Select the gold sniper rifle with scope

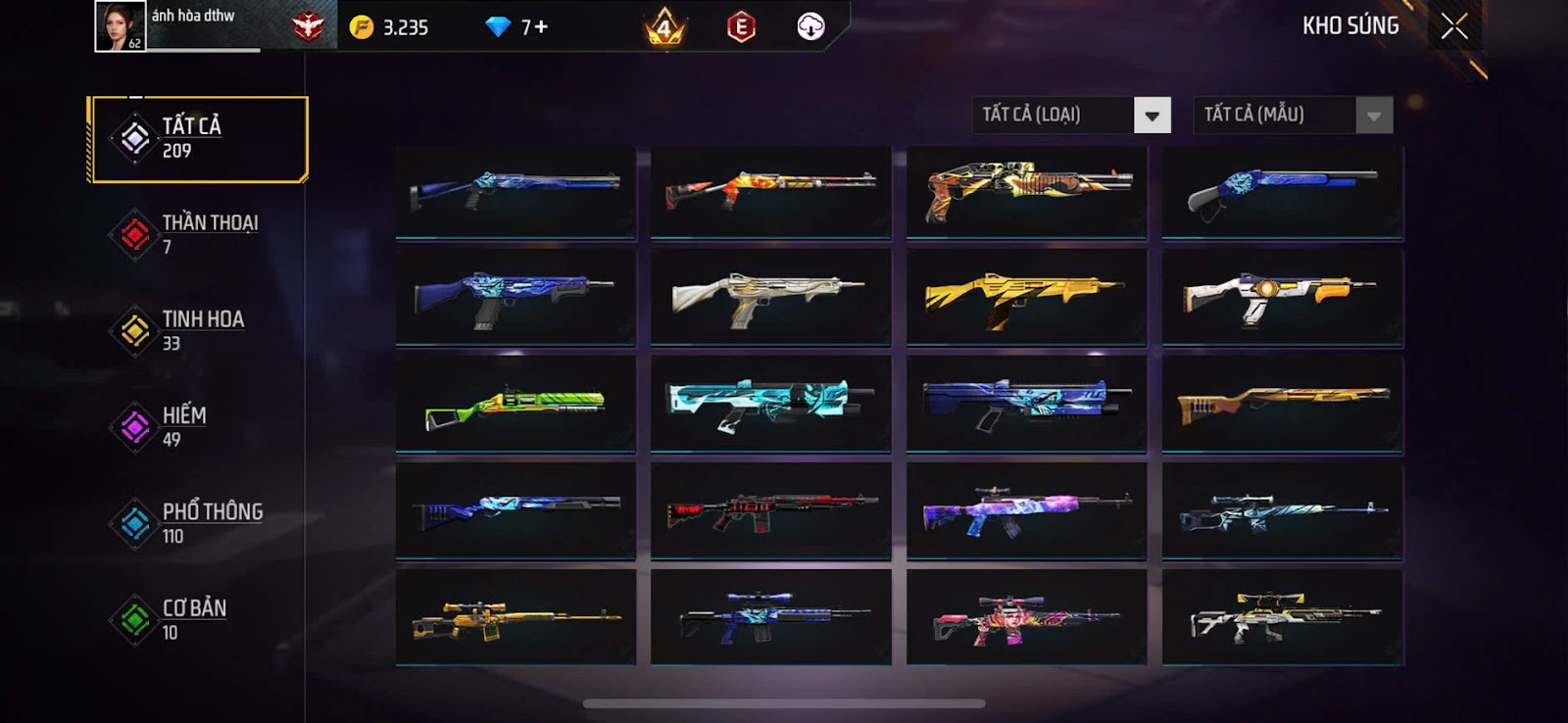(515, 618)
